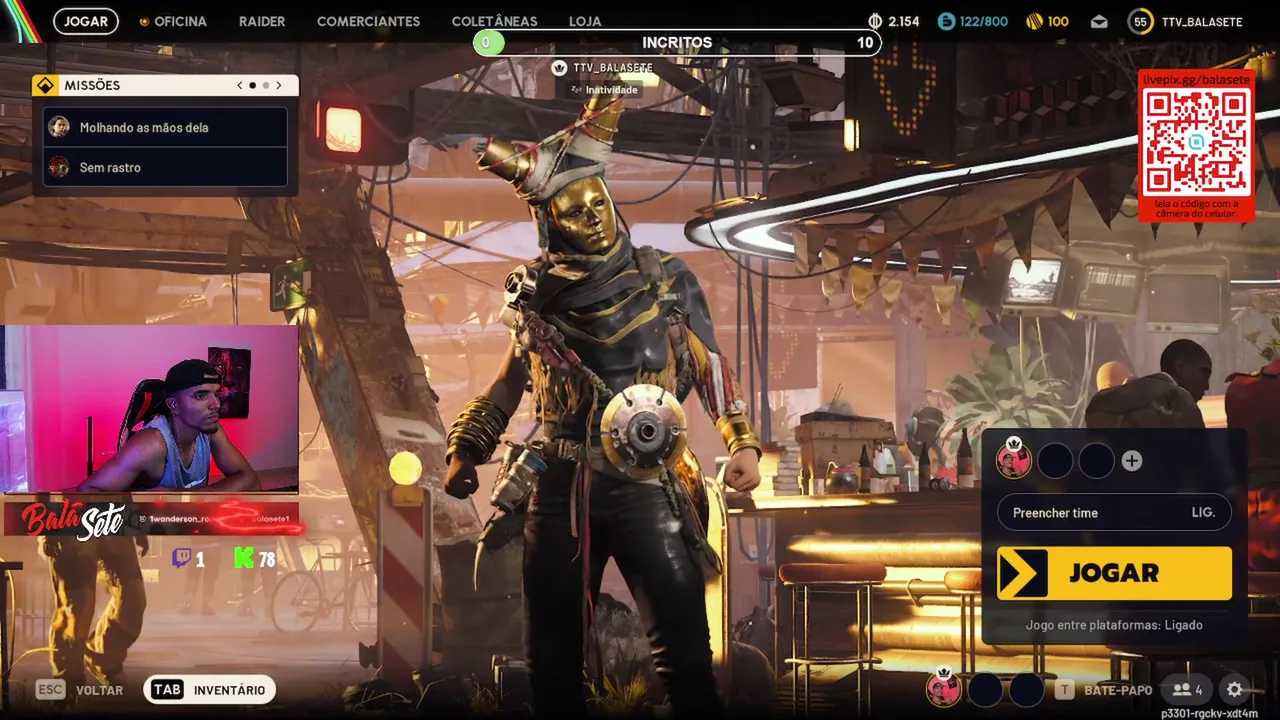Open settings with the gear icon
The width and height of the screenshot is (1280, 720).
pyautogui.click(x=1235, y=690)
